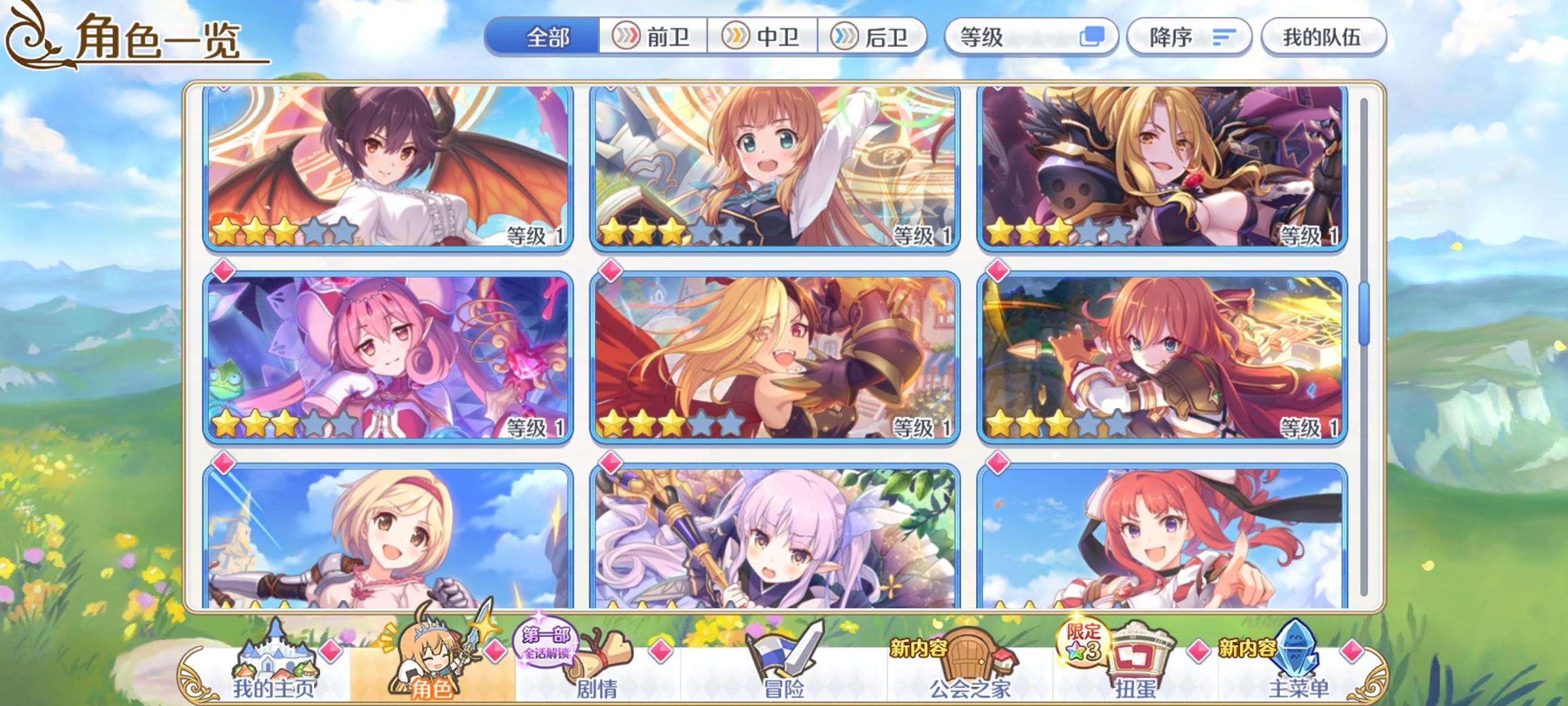Toggle 降序 descending sort order
The image size is (1568, 706).
[x=1189, y=37]
